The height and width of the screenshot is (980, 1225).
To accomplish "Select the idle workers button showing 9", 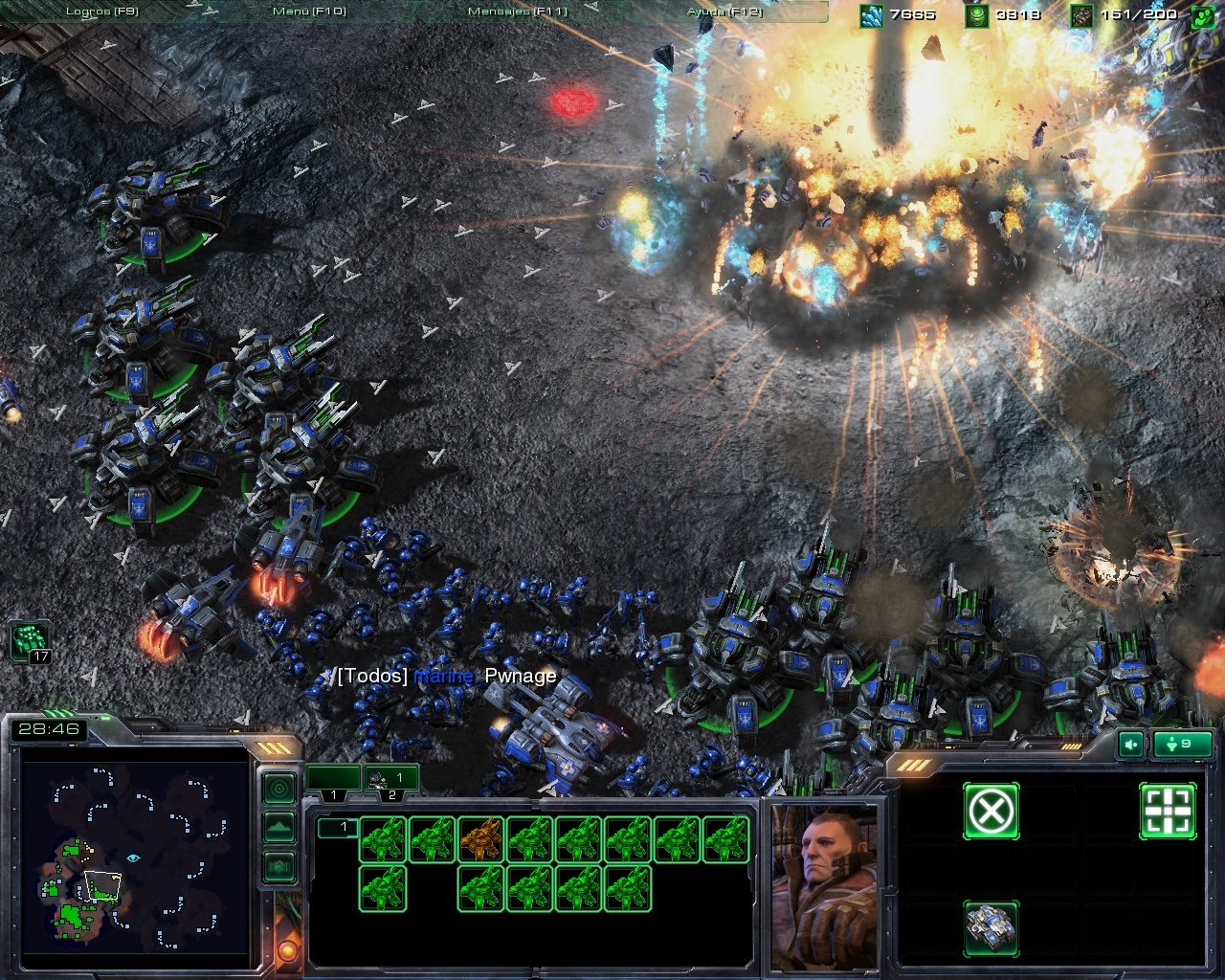I will 1183,744.
